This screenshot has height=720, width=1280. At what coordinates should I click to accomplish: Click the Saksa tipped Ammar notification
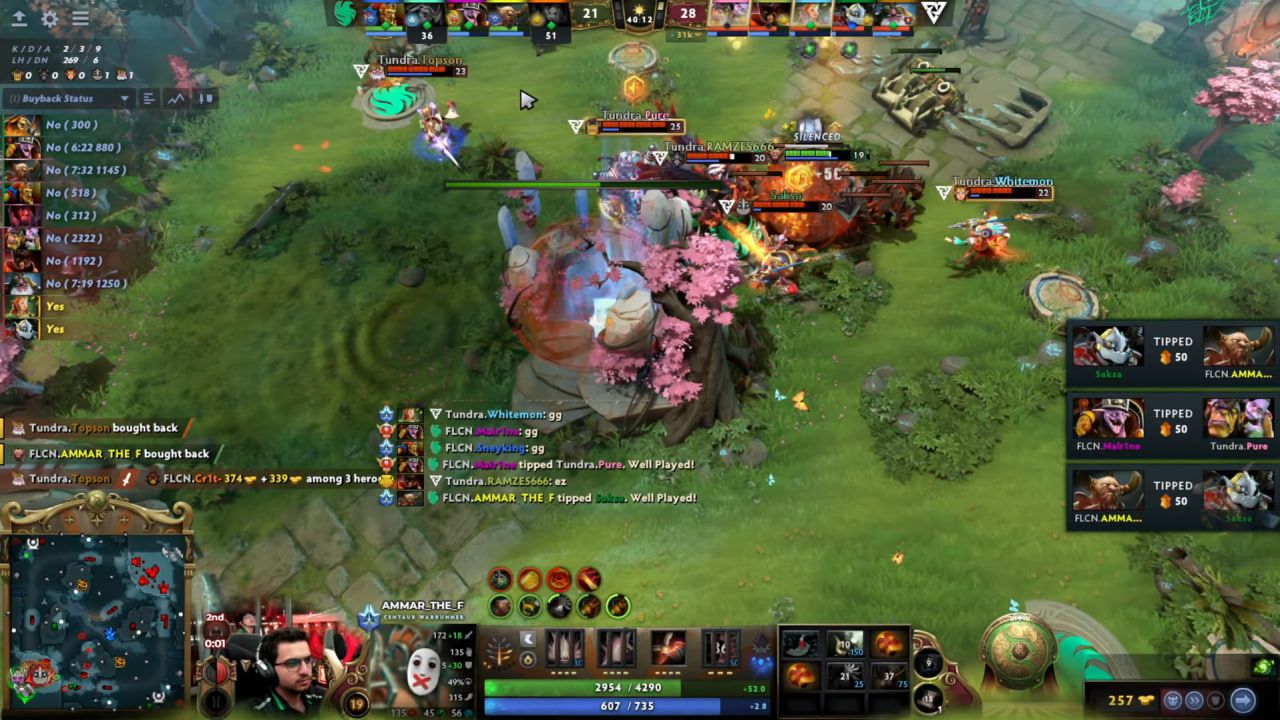pyautogui.click(x=1172, y=353)
